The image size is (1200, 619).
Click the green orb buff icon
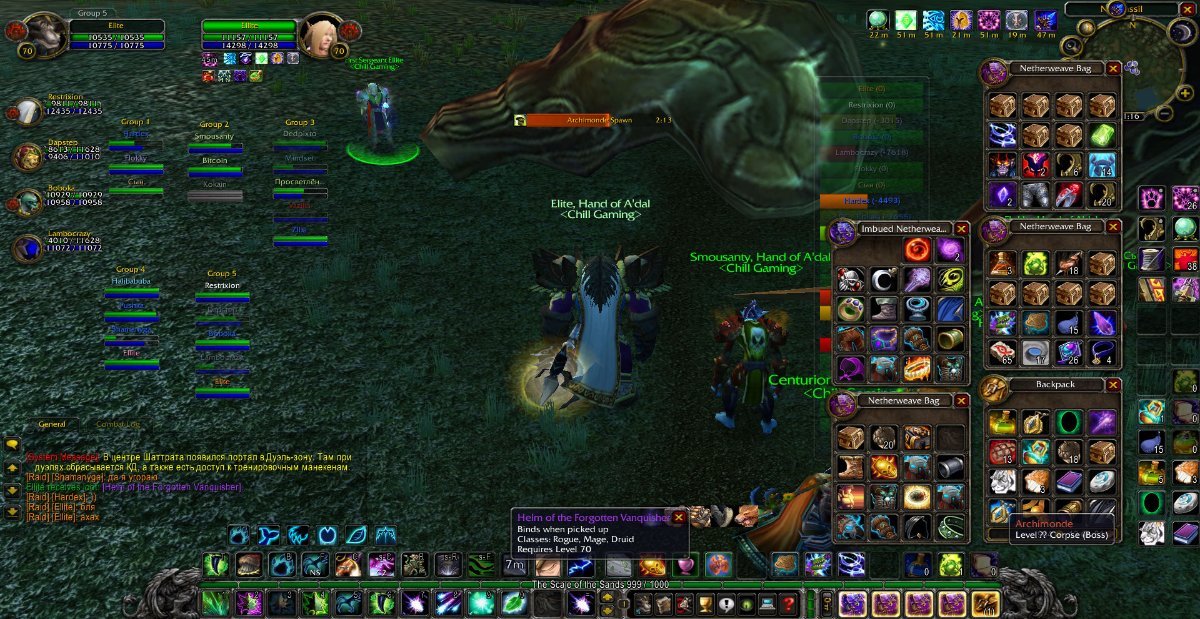click(878, 20)
